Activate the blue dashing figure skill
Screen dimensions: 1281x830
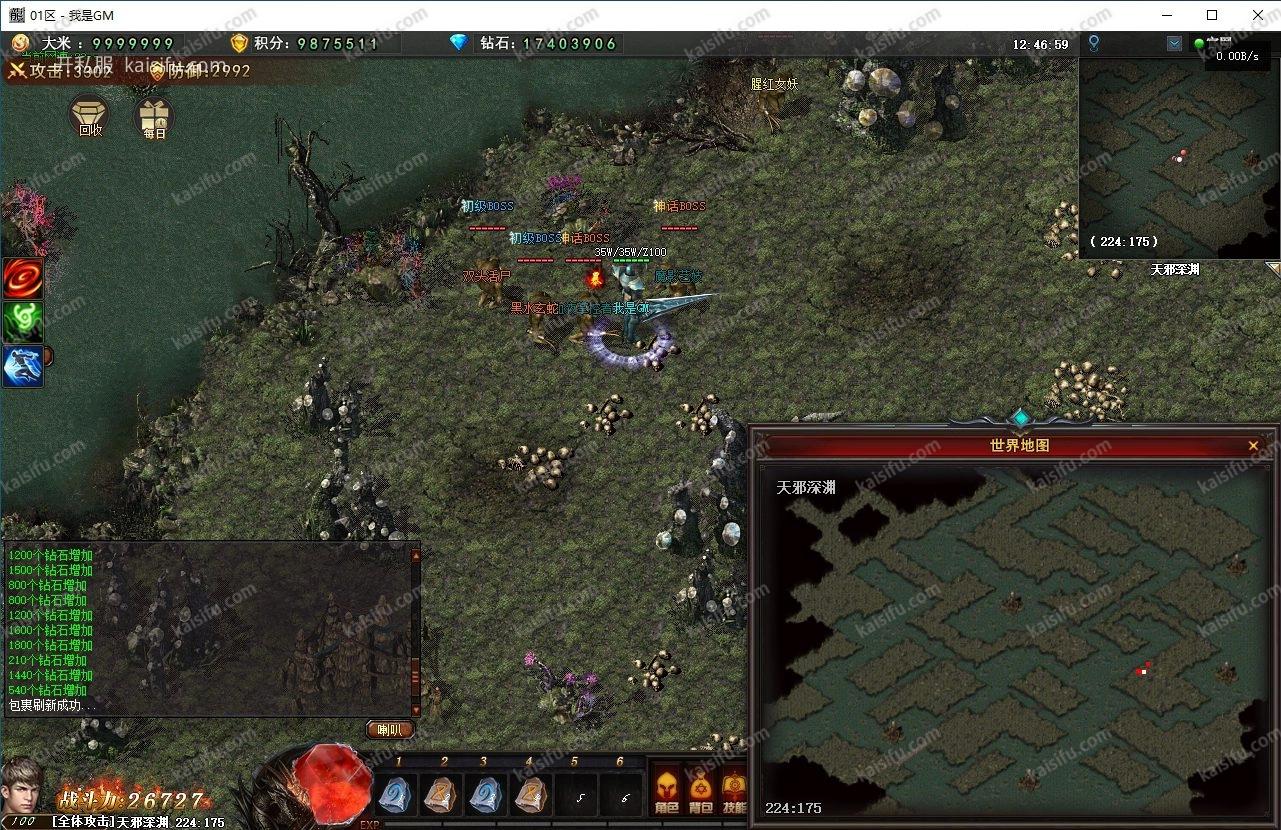coord(22,366)
